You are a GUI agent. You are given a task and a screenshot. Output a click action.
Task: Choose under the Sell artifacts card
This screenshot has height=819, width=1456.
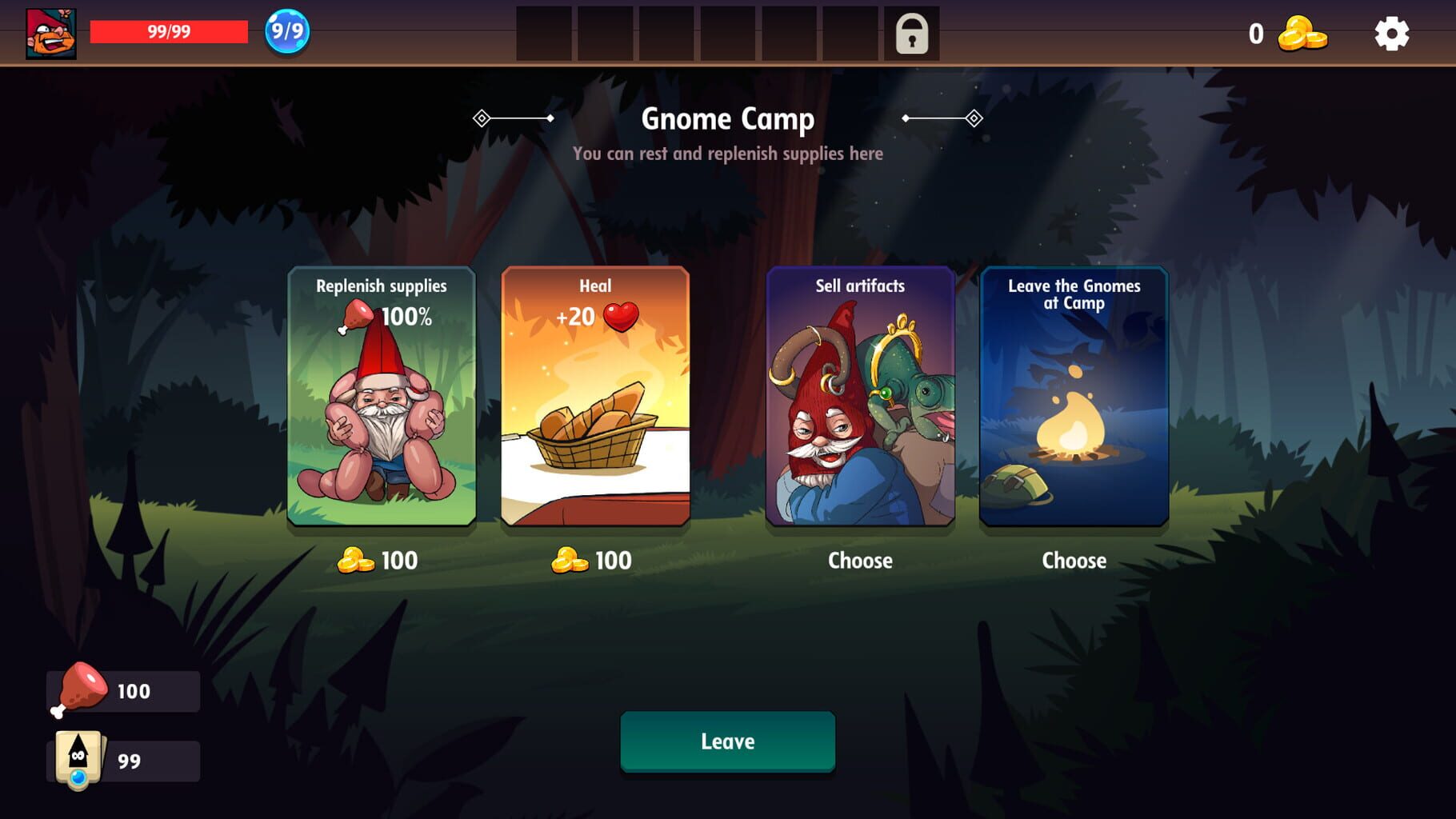click(860, 561)
